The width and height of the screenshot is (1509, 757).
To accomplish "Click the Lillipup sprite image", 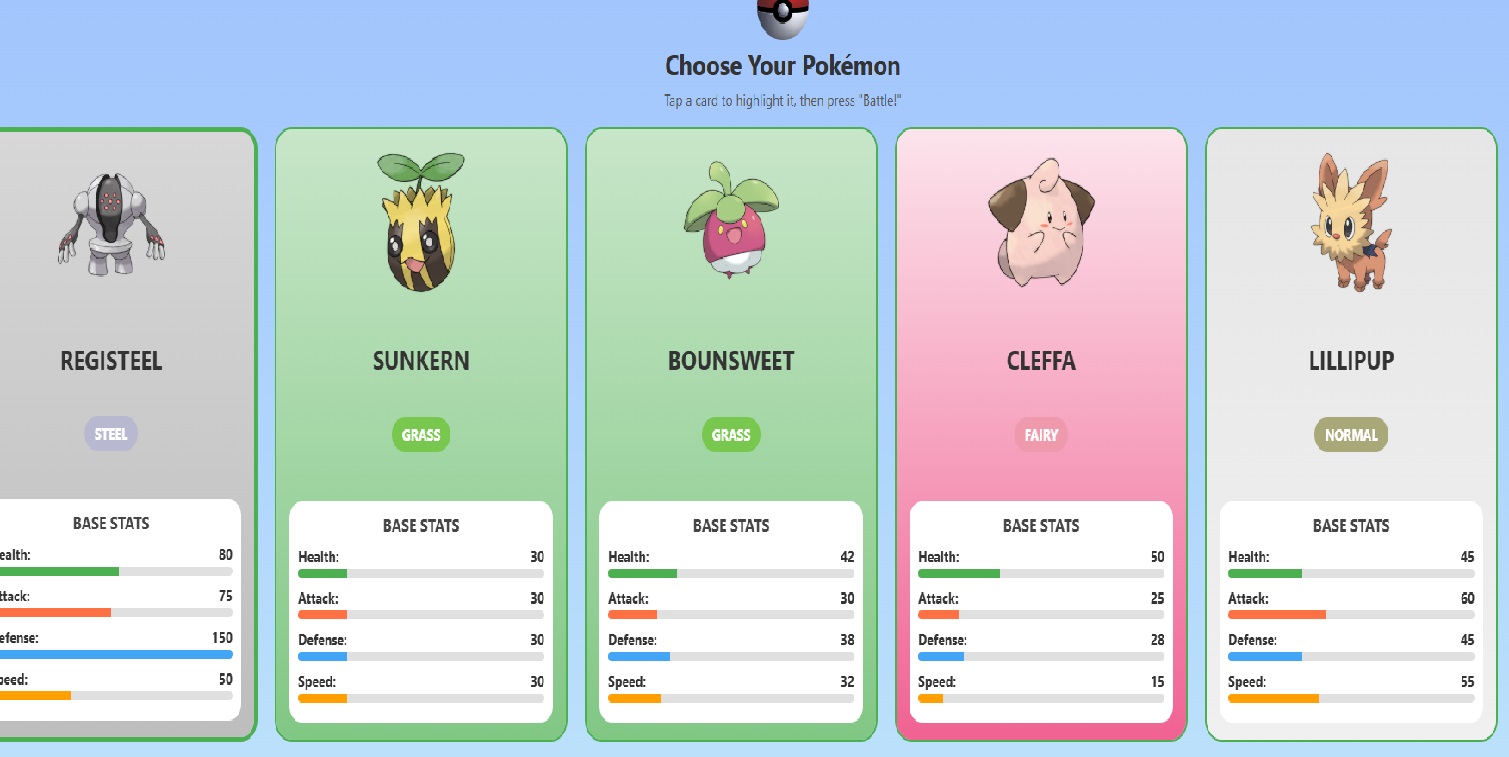I will click(x=1350, y=220).
